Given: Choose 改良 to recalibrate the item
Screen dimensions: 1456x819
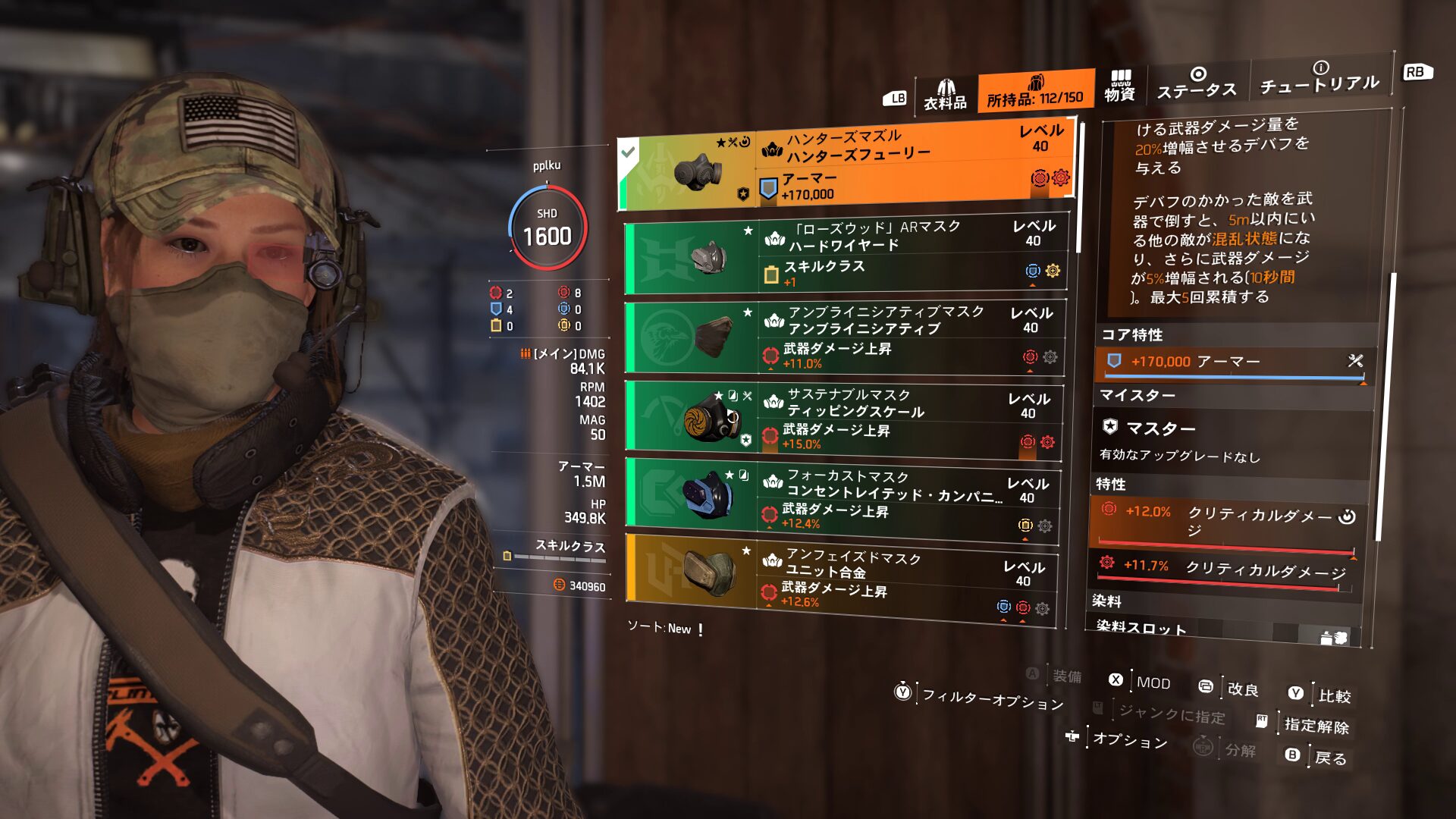Looking at the screenshot, I should coord(1242,689).
